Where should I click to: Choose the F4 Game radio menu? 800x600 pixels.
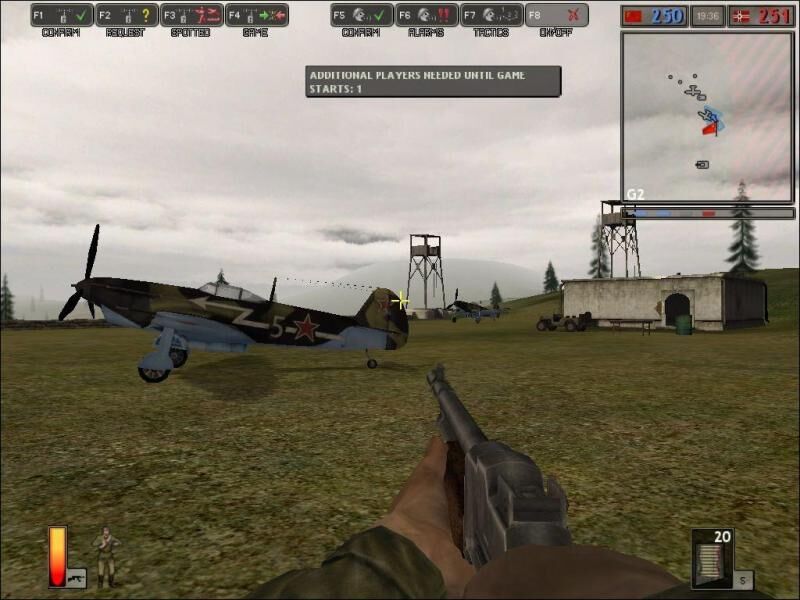pos(257,15)
